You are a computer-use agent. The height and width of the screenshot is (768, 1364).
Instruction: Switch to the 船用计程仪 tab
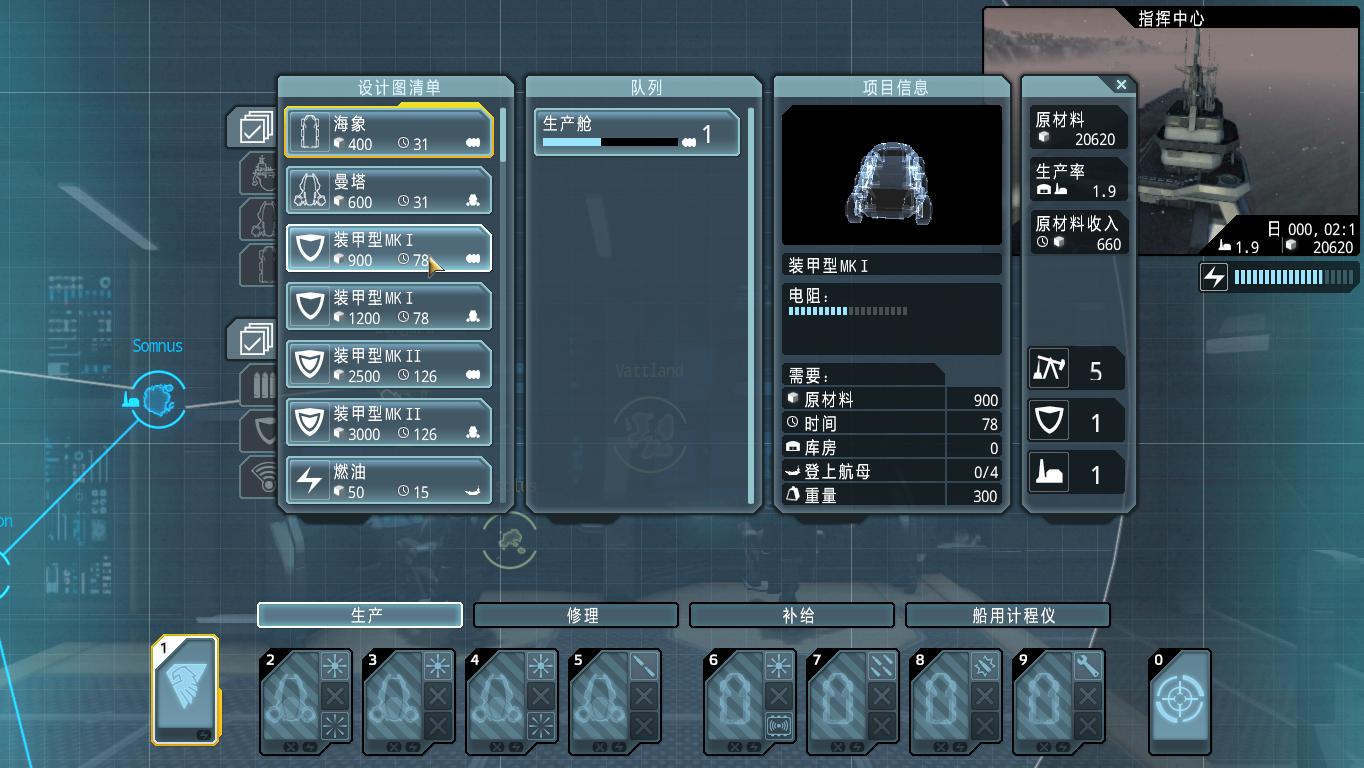(x=1008, y=615)
